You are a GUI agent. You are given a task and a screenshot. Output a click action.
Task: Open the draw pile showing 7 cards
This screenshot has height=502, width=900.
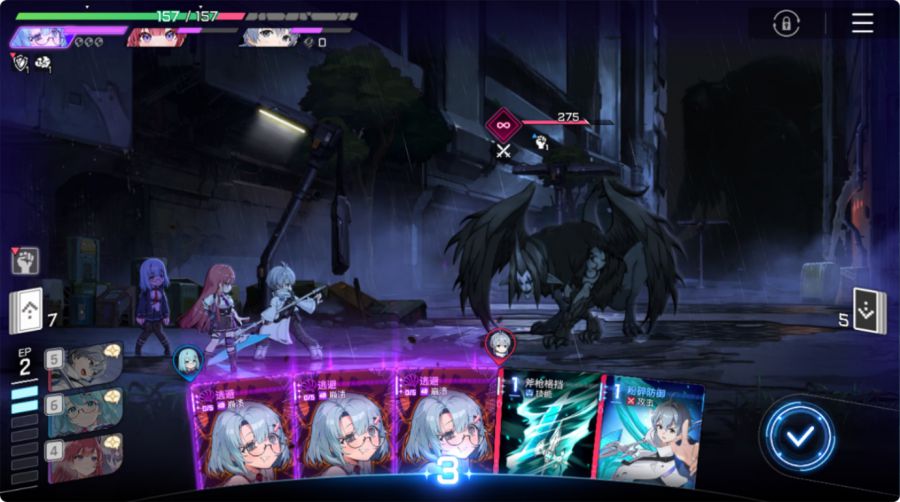click(25, 311)
